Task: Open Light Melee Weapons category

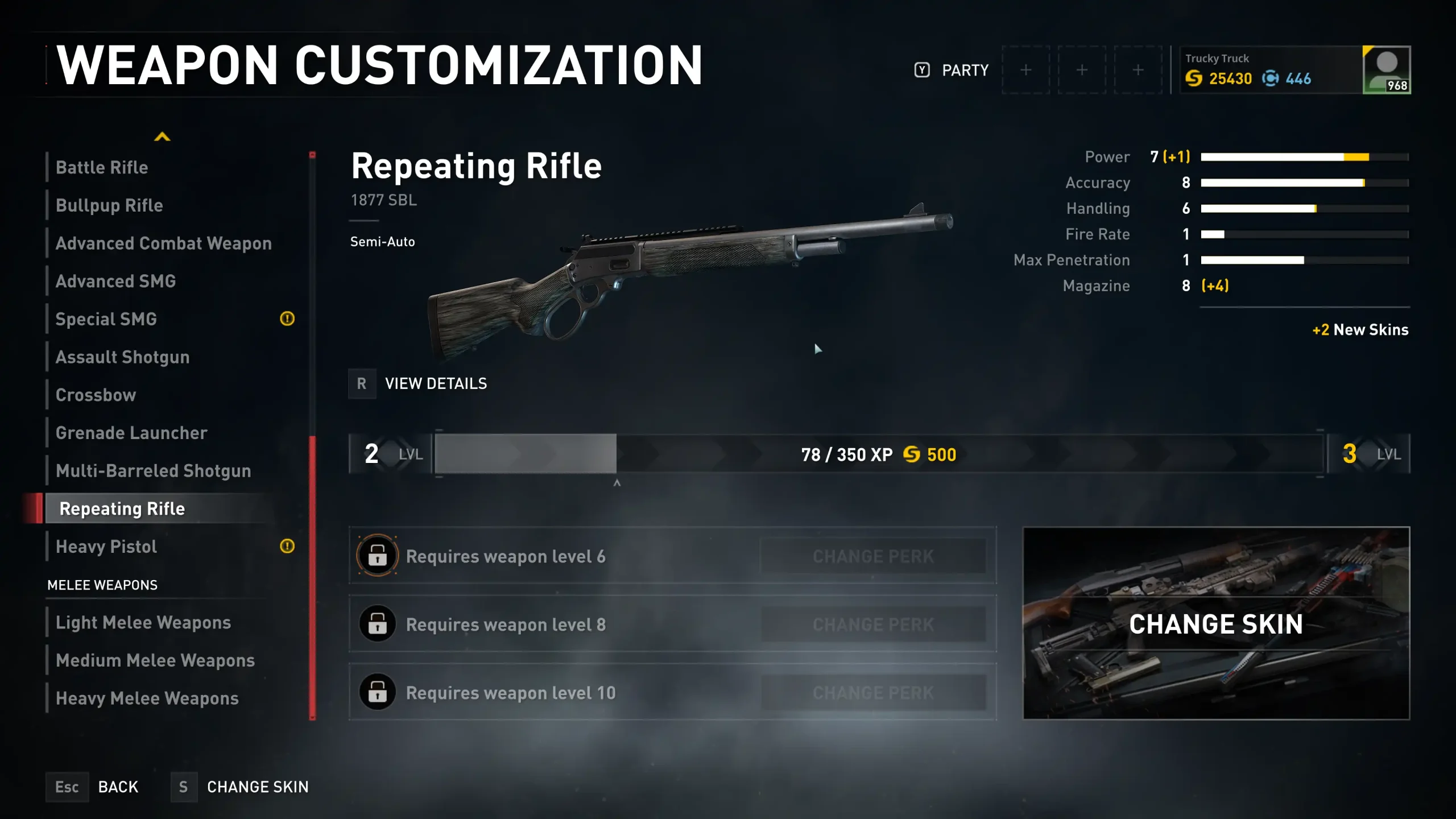Action: [143, 623]
